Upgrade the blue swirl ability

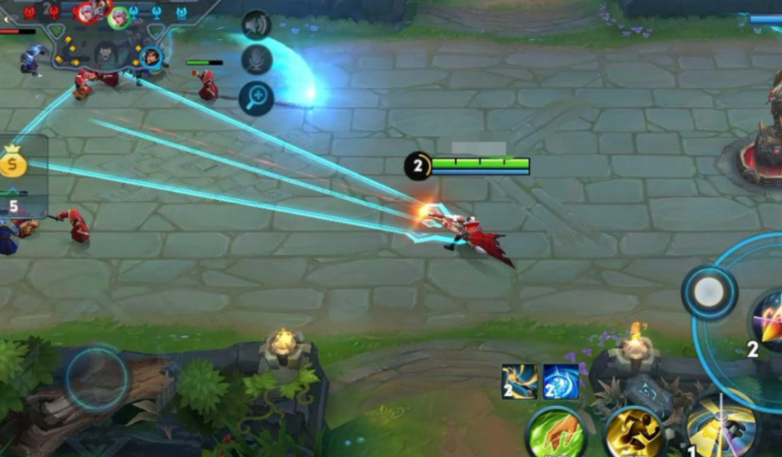pyautogui.click(x=560, y=382)
